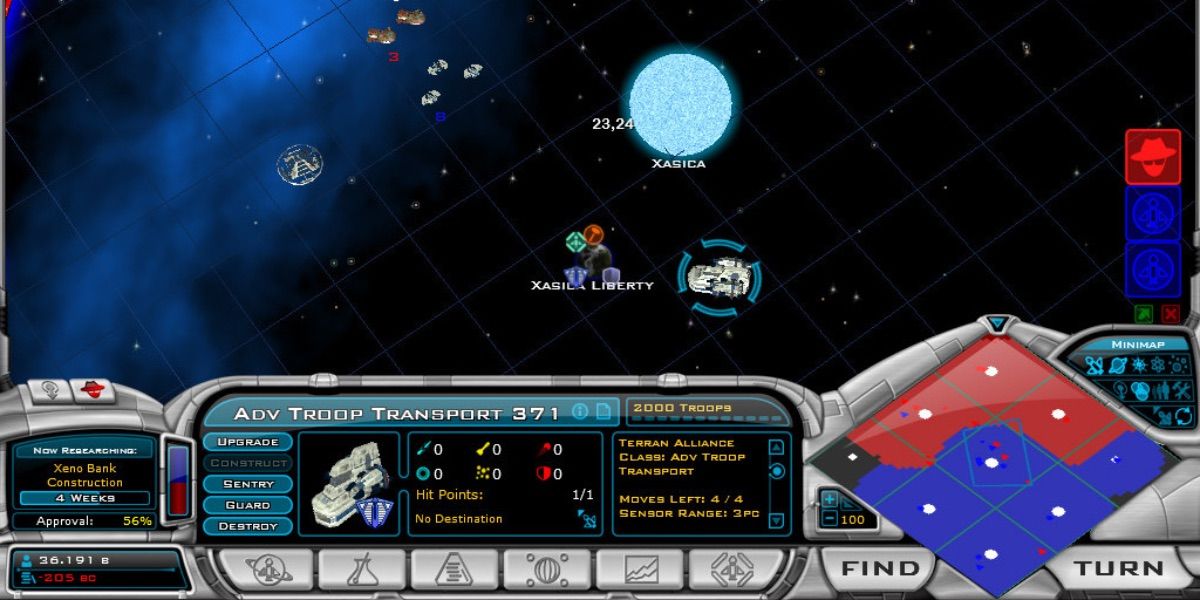Open the research flask screen
The height and width of the screenshot is (600, 1200).
coord(361,569)
